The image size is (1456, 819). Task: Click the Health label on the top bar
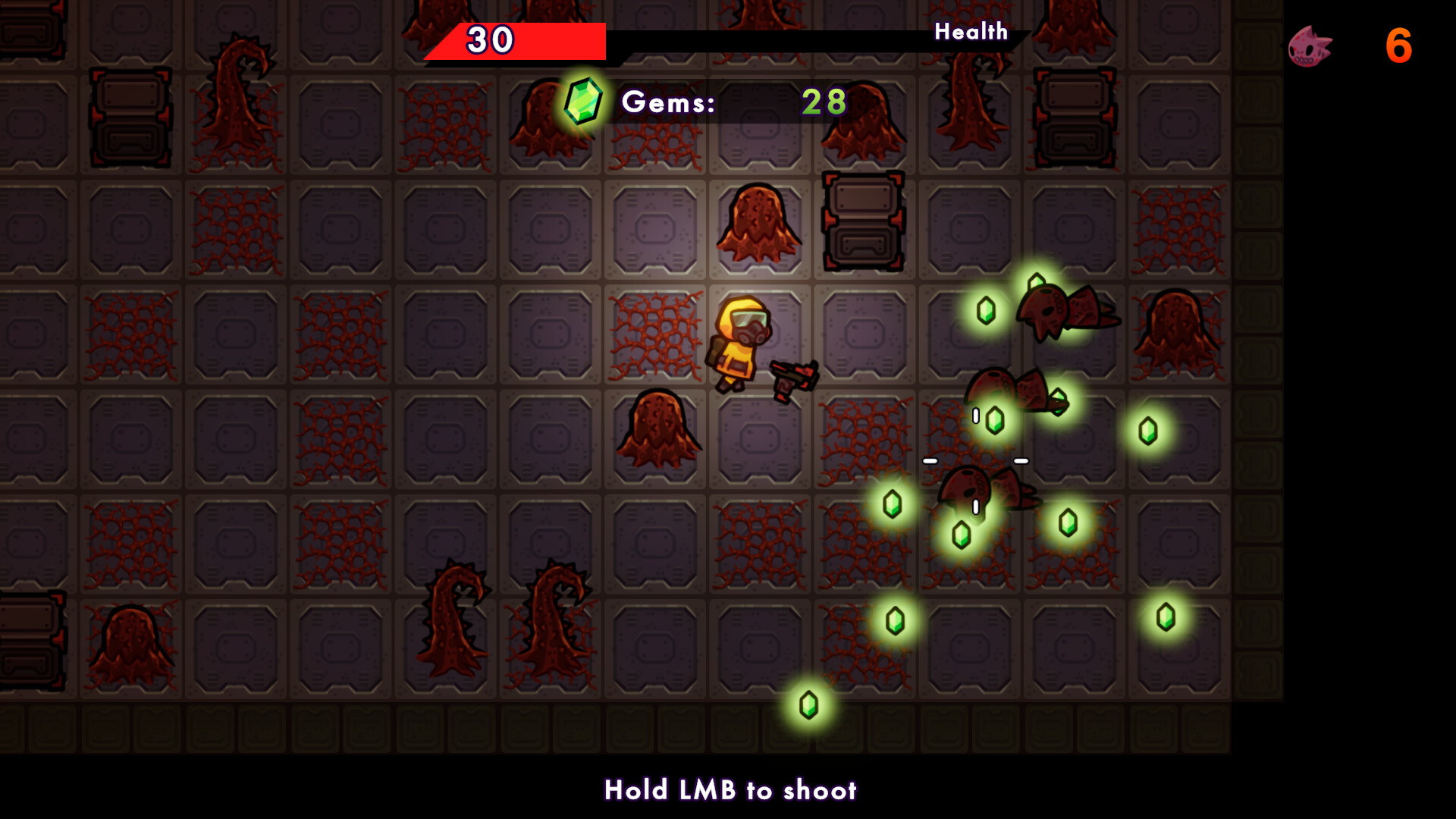tap(971, 32)
